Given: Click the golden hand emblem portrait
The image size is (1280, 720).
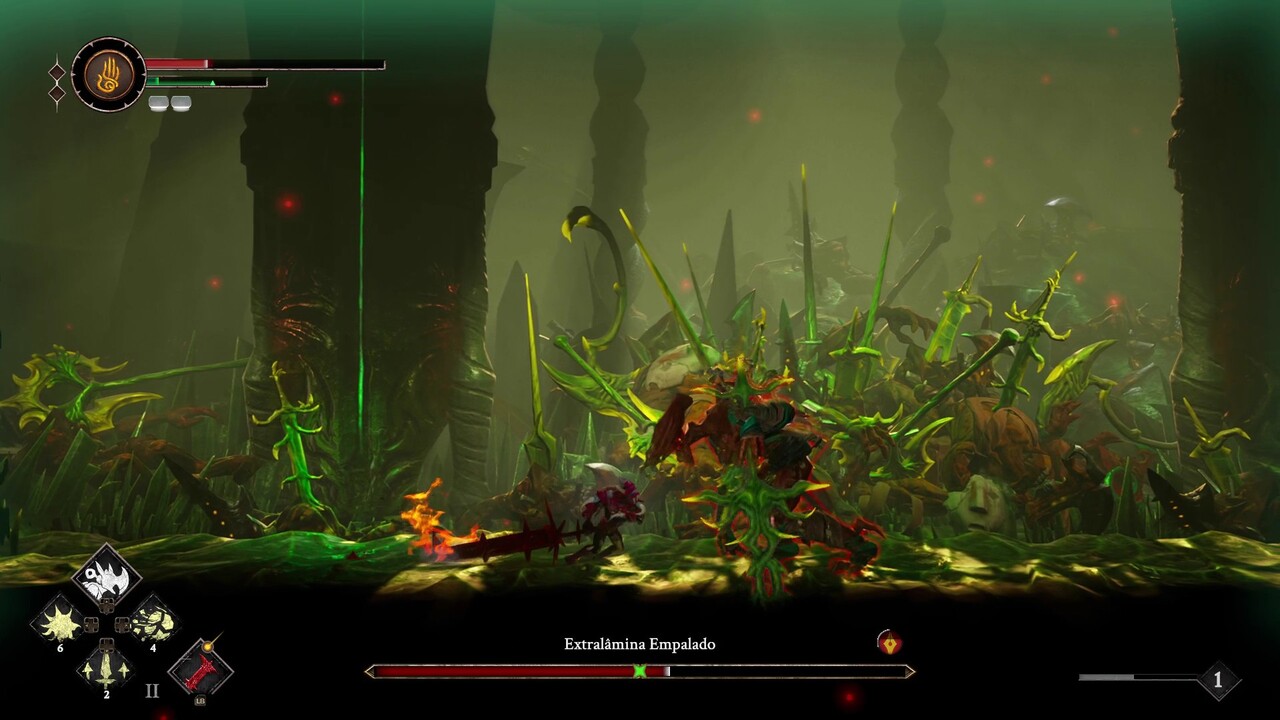Looking at the screenshot, I should pyautogui.click(x=108, y=75).
